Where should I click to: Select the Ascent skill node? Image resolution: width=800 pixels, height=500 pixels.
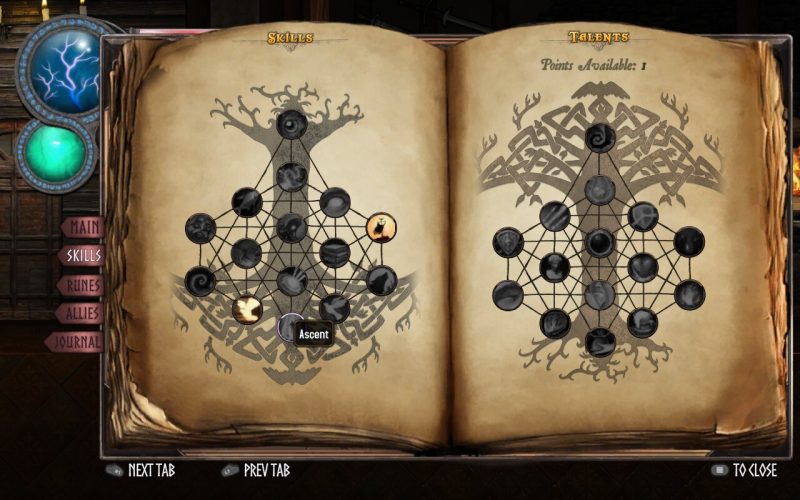(x=290, y=327)
